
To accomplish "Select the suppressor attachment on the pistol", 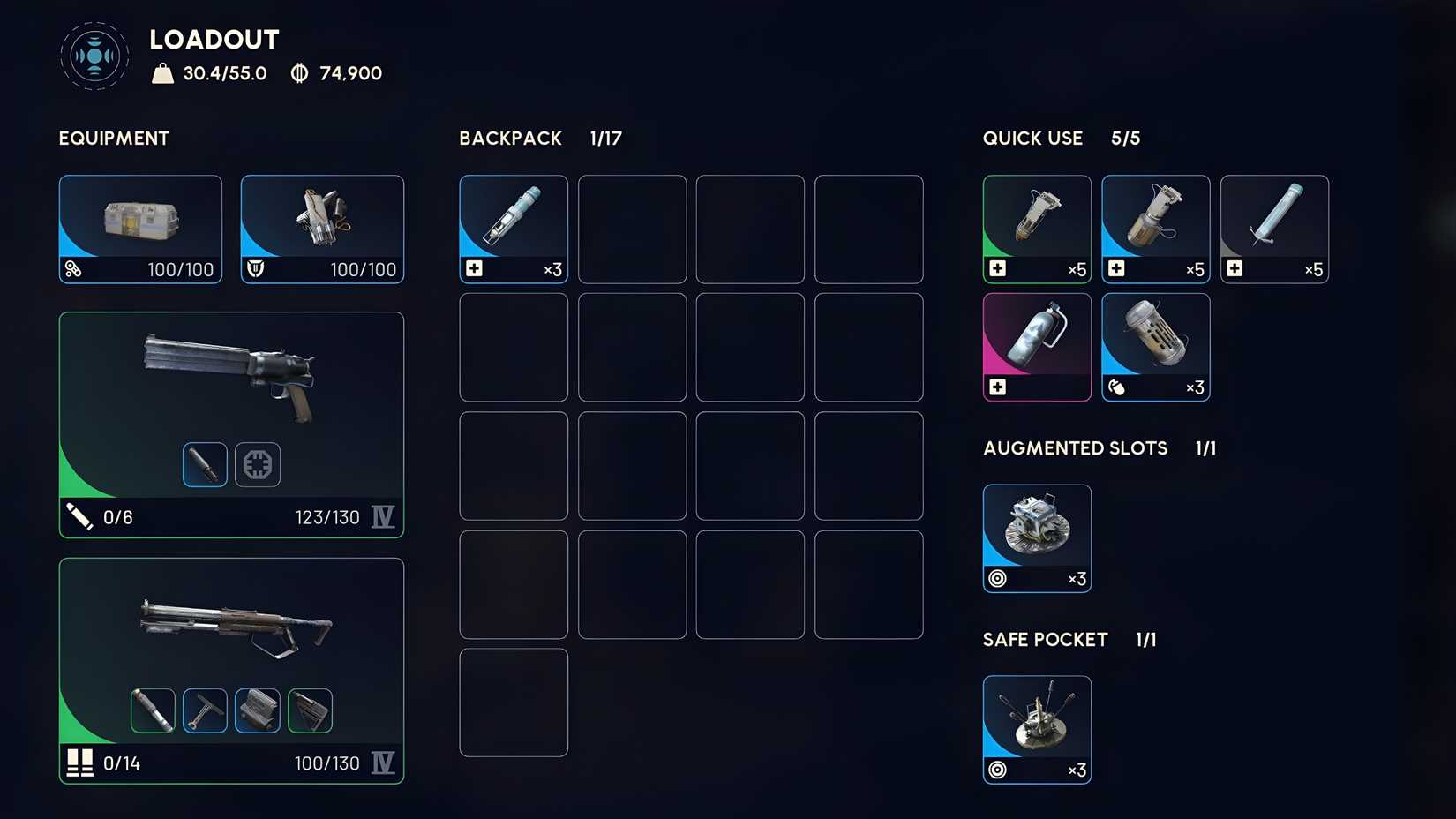I will pos(204,464).
